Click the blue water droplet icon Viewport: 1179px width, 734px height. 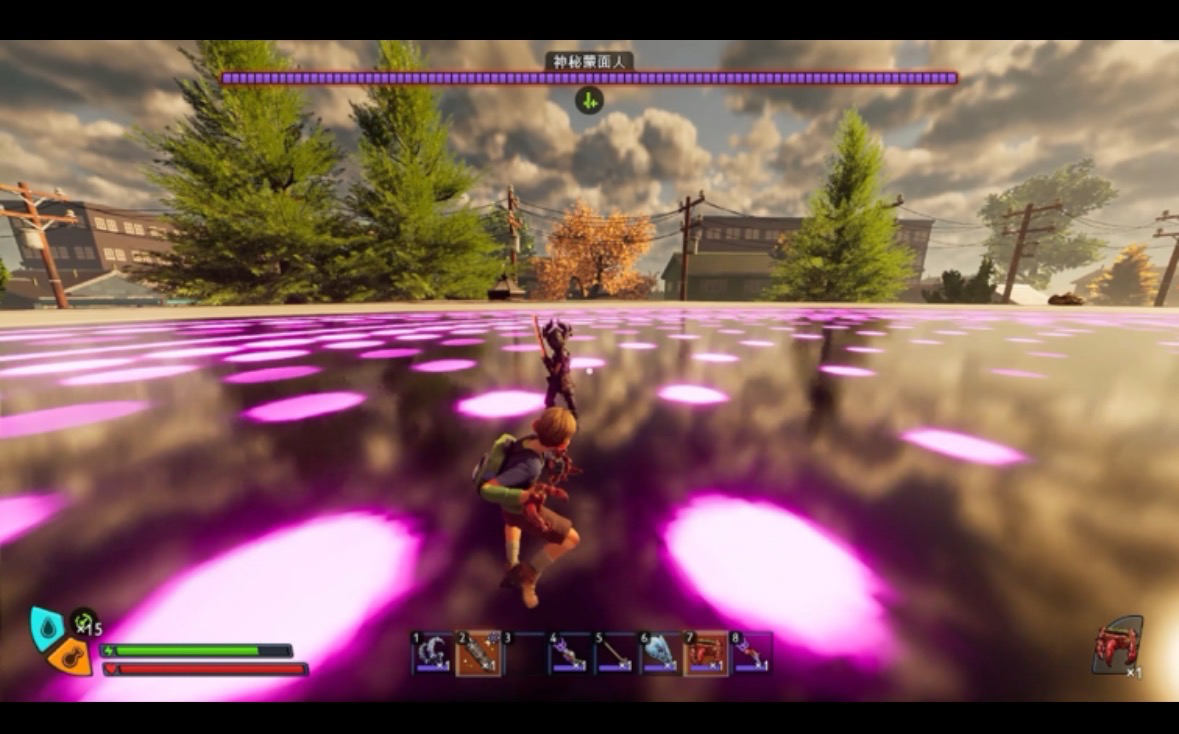47,626
